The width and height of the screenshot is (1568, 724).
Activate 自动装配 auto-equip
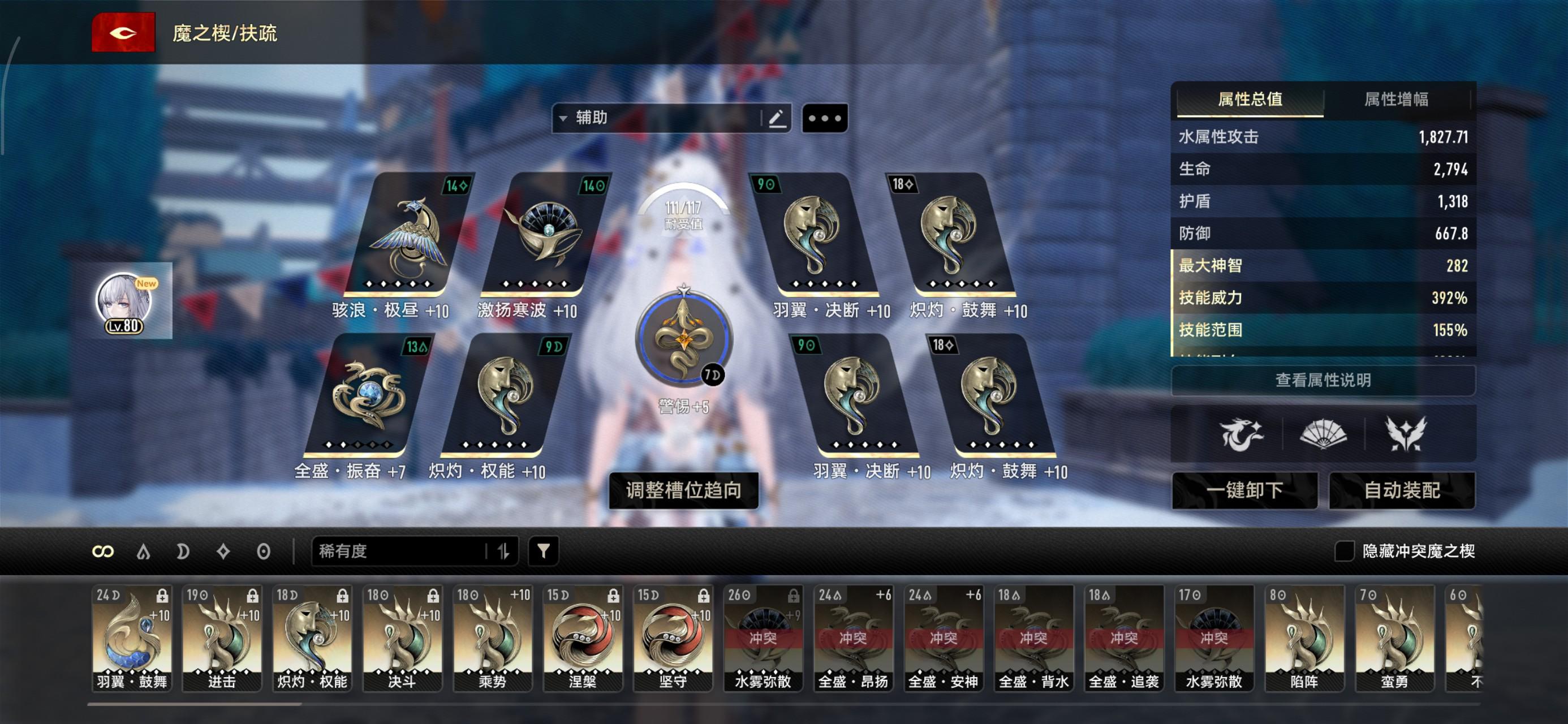[x=1402, y=490]
